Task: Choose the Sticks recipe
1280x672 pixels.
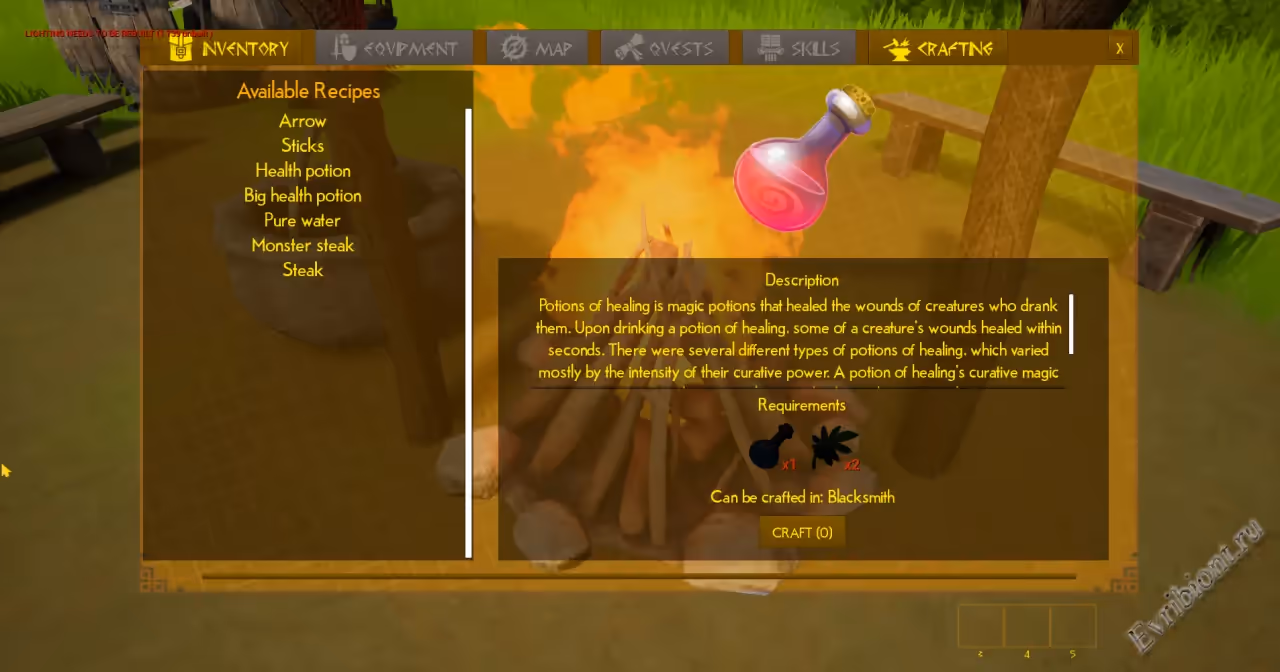Action: tap(303, 146)
